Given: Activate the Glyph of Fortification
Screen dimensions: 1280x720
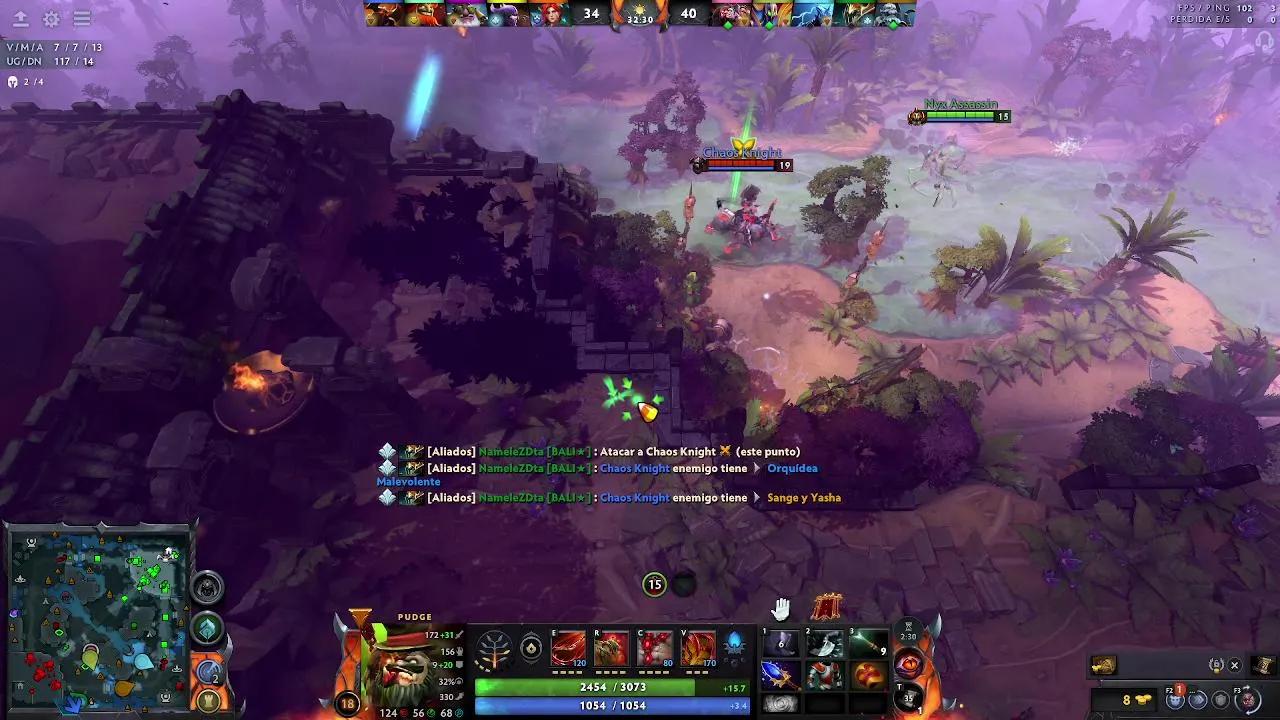Looking at the screenshot, I should [208, 700].
